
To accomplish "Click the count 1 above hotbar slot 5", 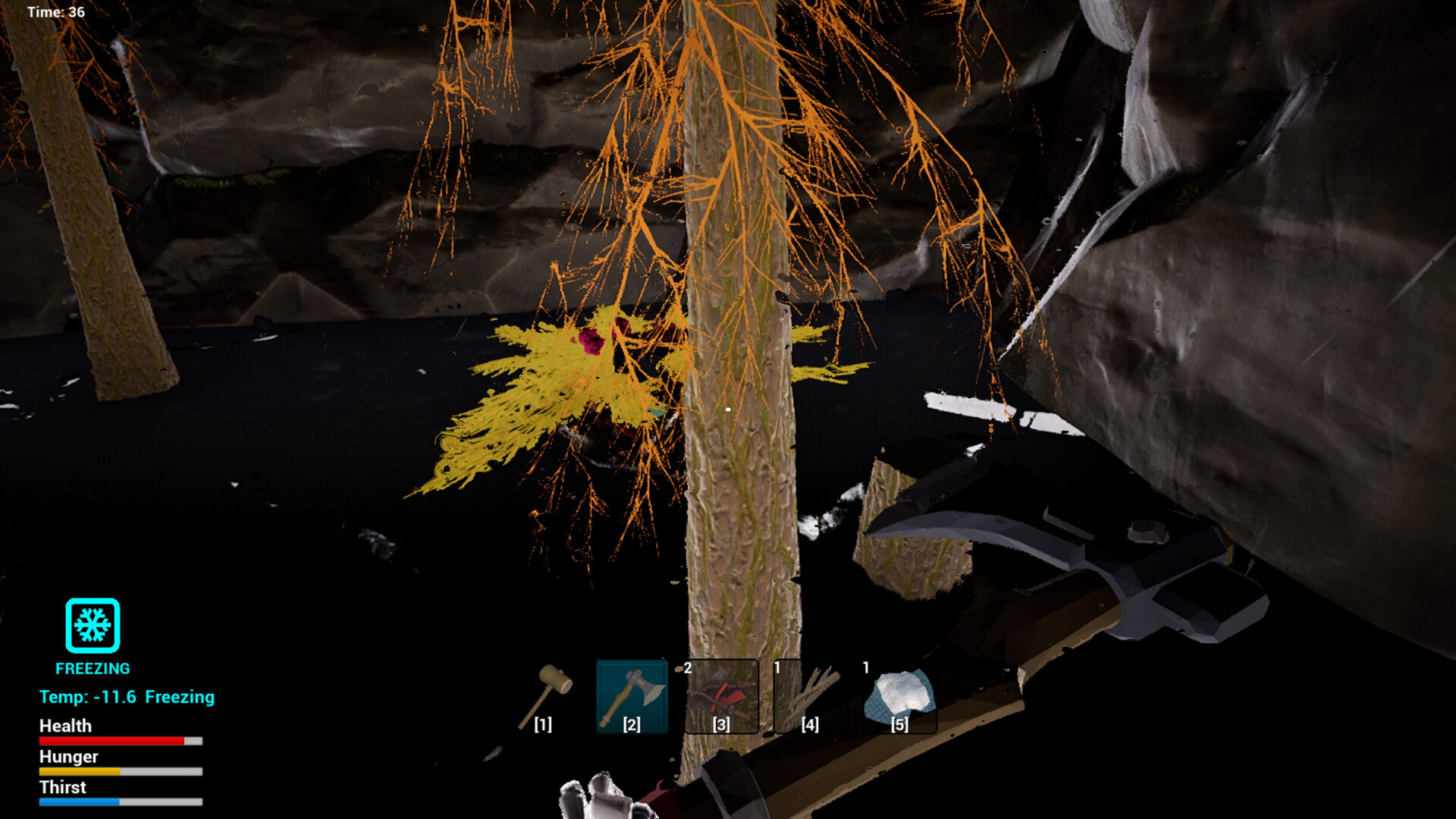I will 865,667.
